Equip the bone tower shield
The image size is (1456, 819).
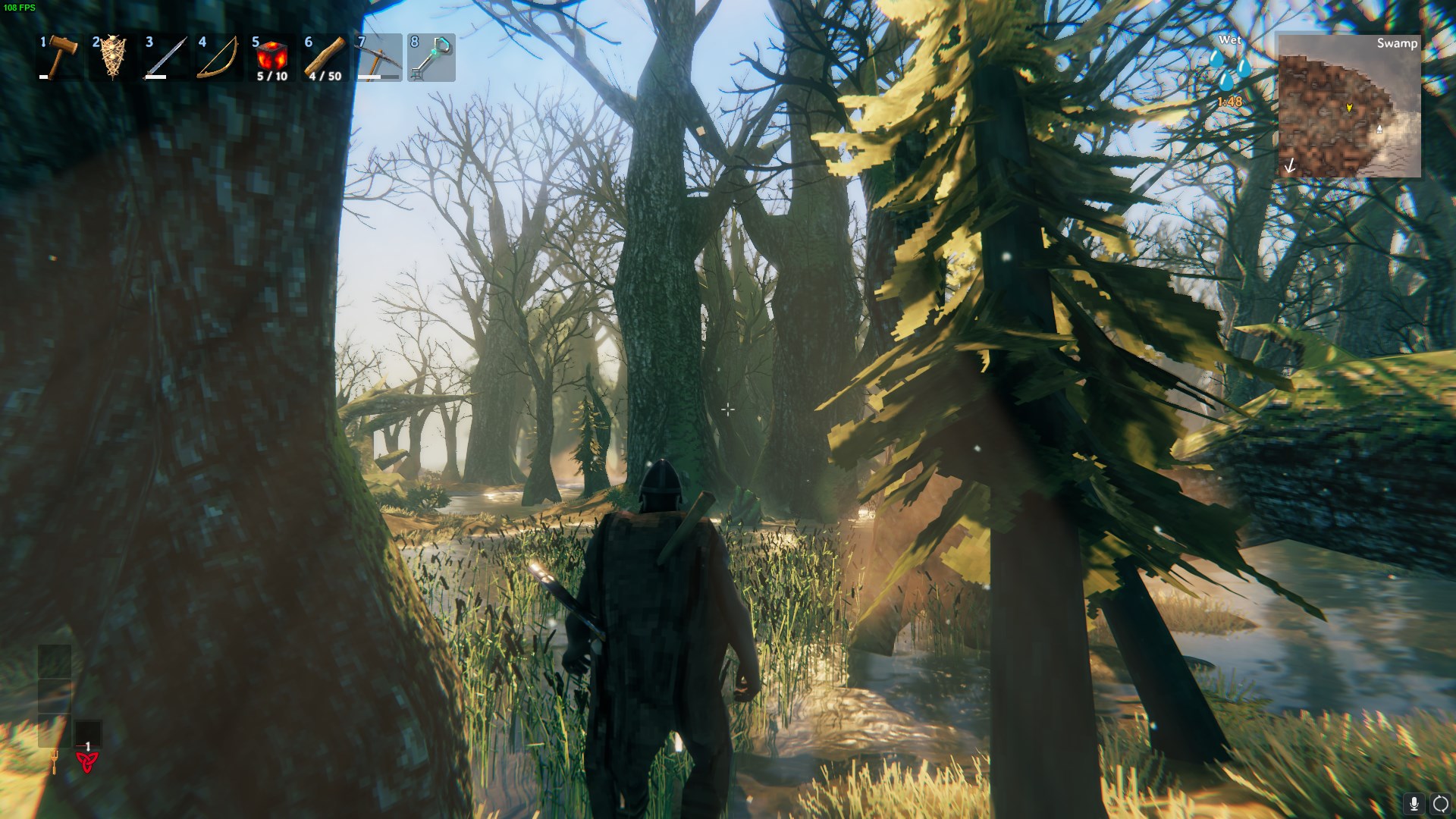pos(113,58)
